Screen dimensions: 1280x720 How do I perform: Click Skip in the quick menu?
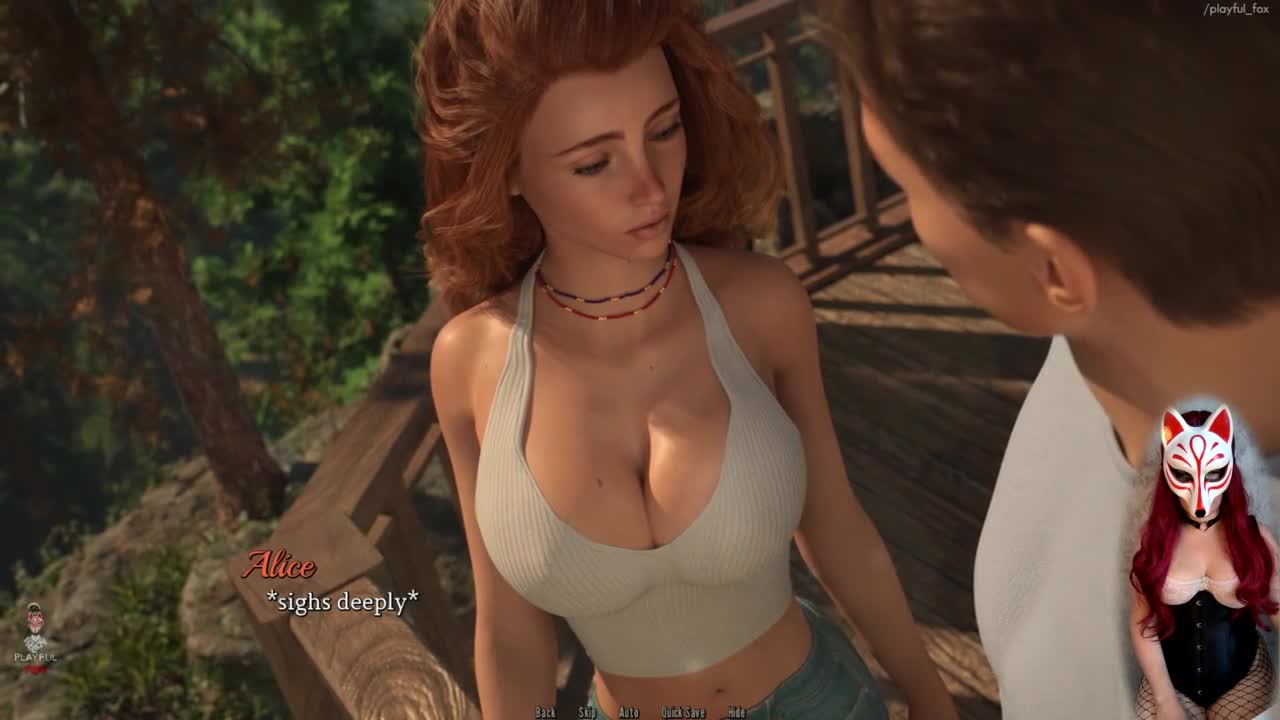click(587, 712)
